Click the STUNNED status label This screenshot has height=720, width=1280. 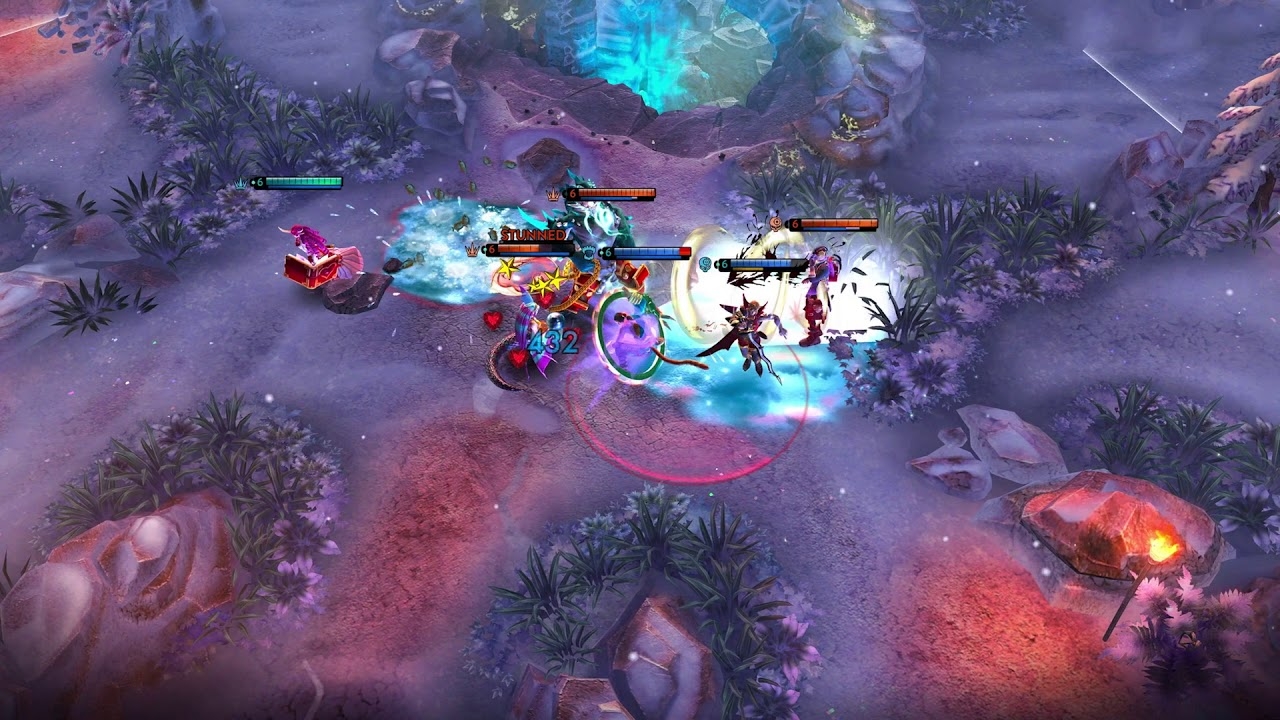tap(533, 233)
